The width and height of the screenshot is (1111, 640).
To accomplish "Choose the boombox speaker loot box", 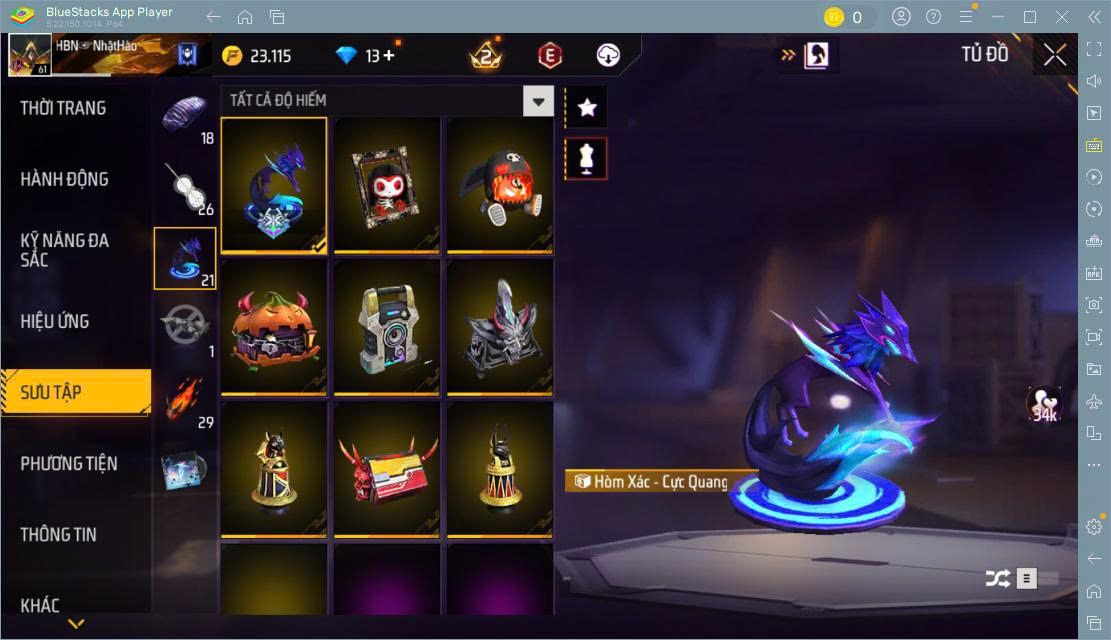I will (387, 326).
